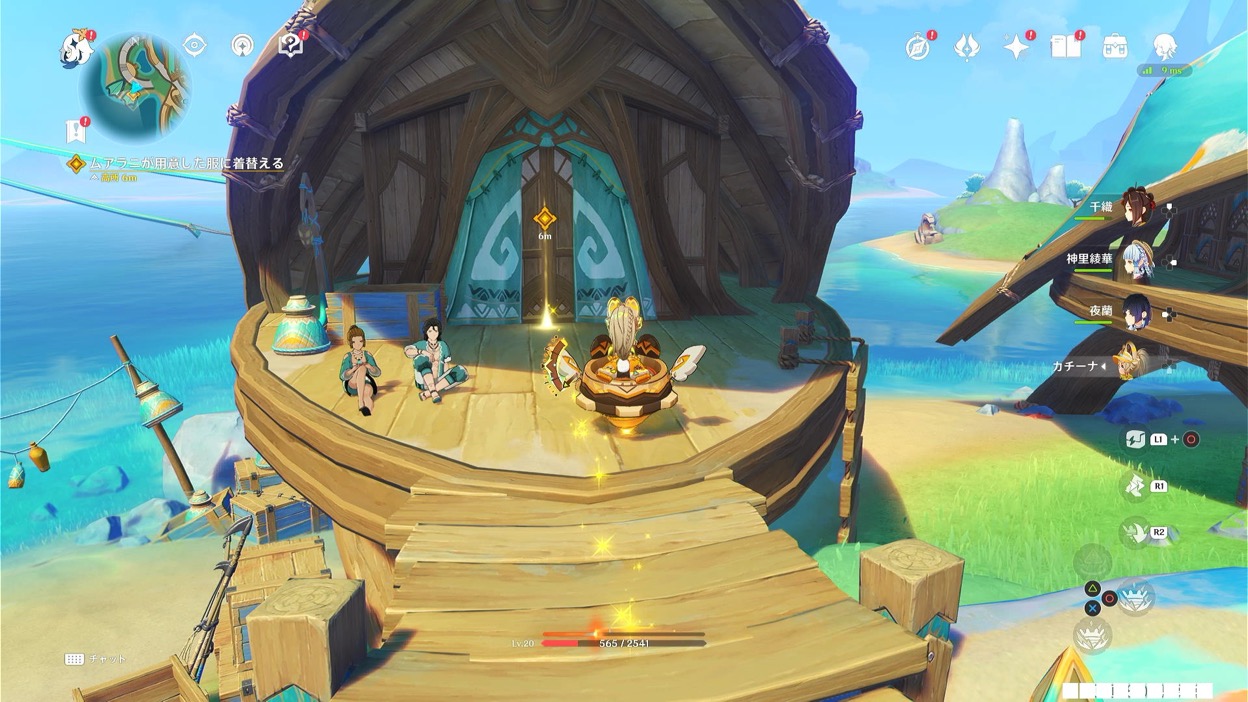
Task: Switch to party member 夜蘭
Action: [x=1136, y=312]
